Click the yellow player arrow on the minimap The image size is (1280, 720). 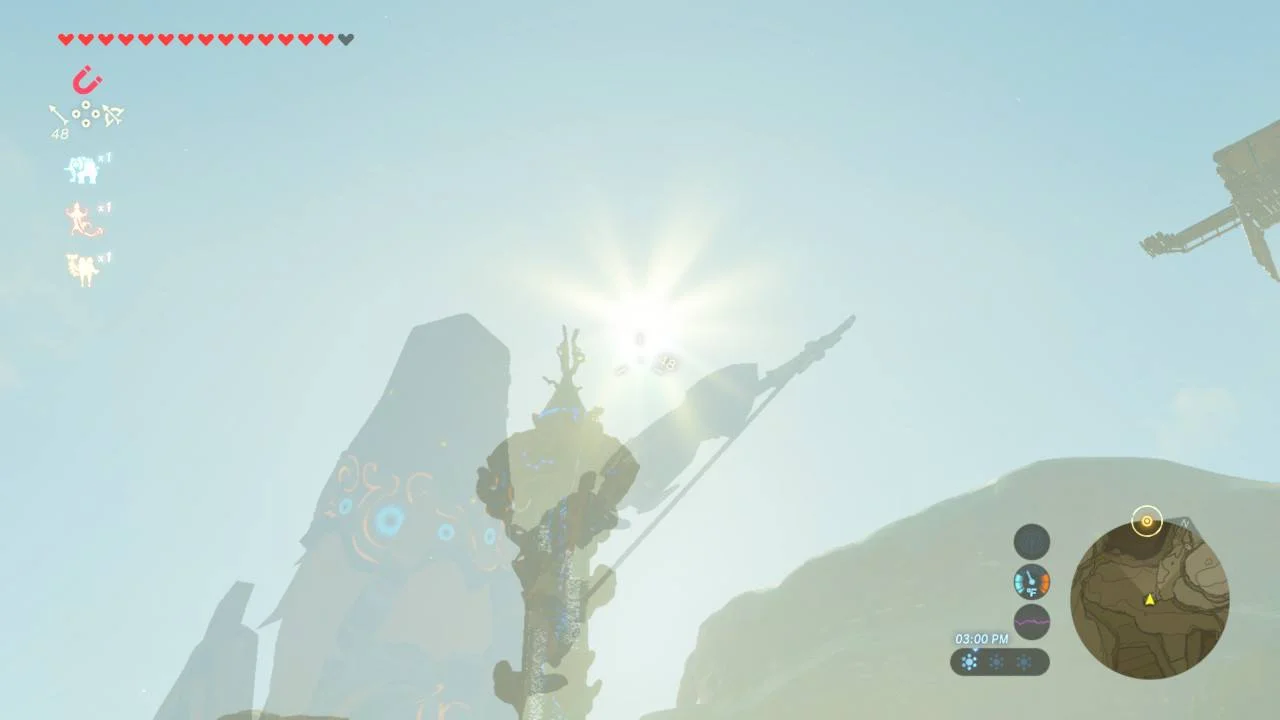(x=1149, y=601)
